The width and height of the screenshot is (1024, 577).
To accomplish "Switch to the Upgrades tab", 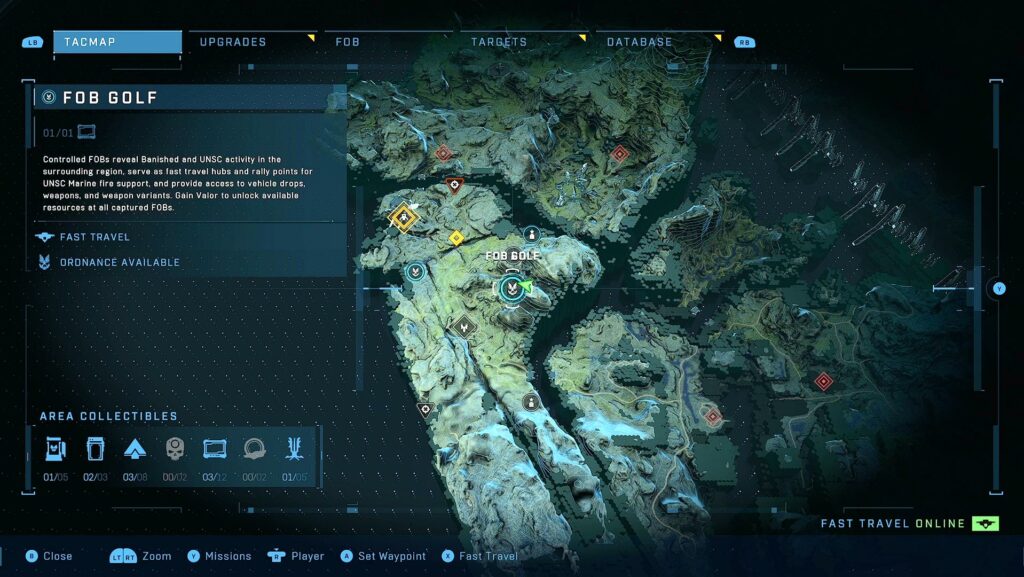I will [x=233, y=42].
